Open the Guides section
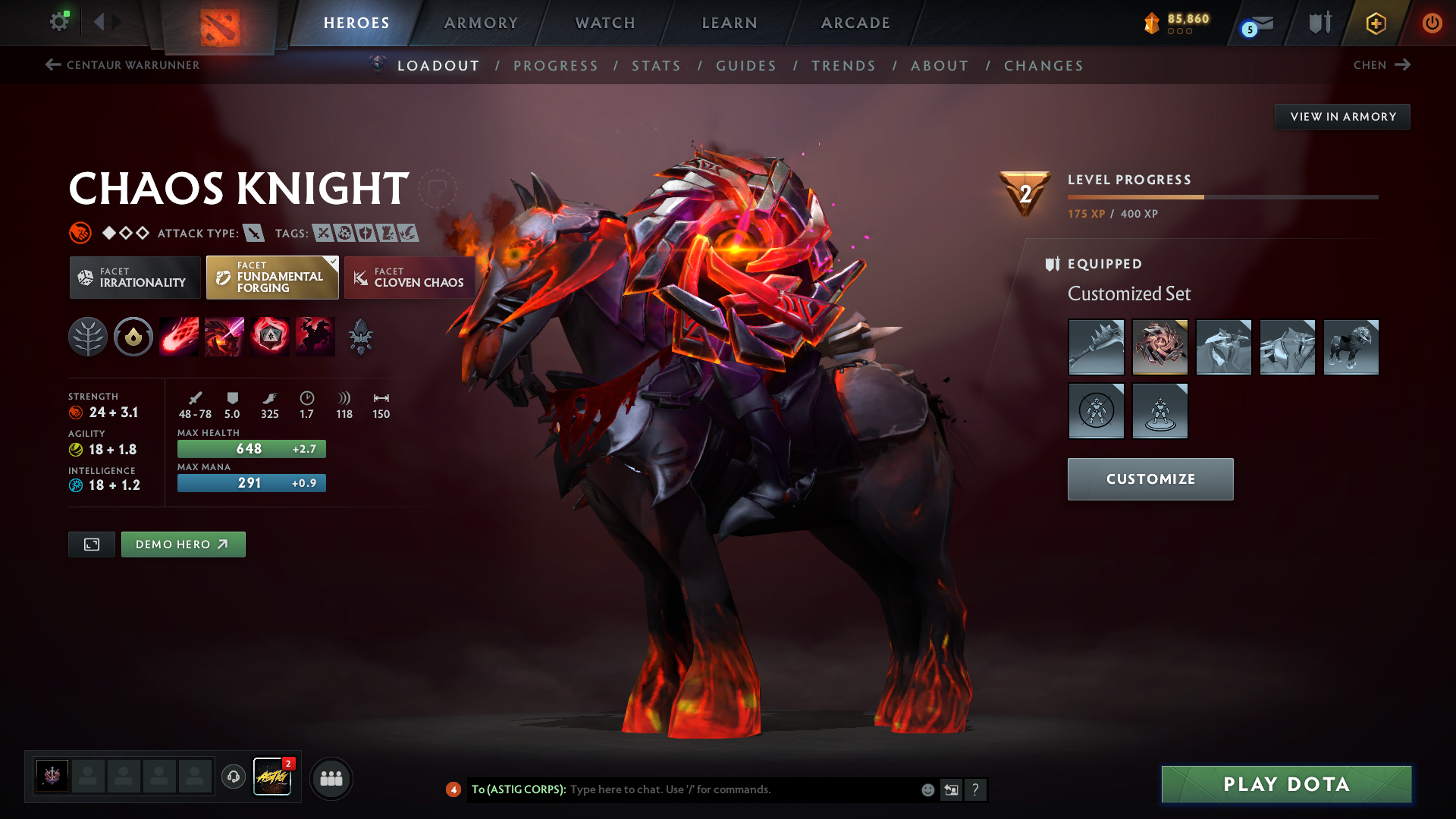 coord(746,66)
